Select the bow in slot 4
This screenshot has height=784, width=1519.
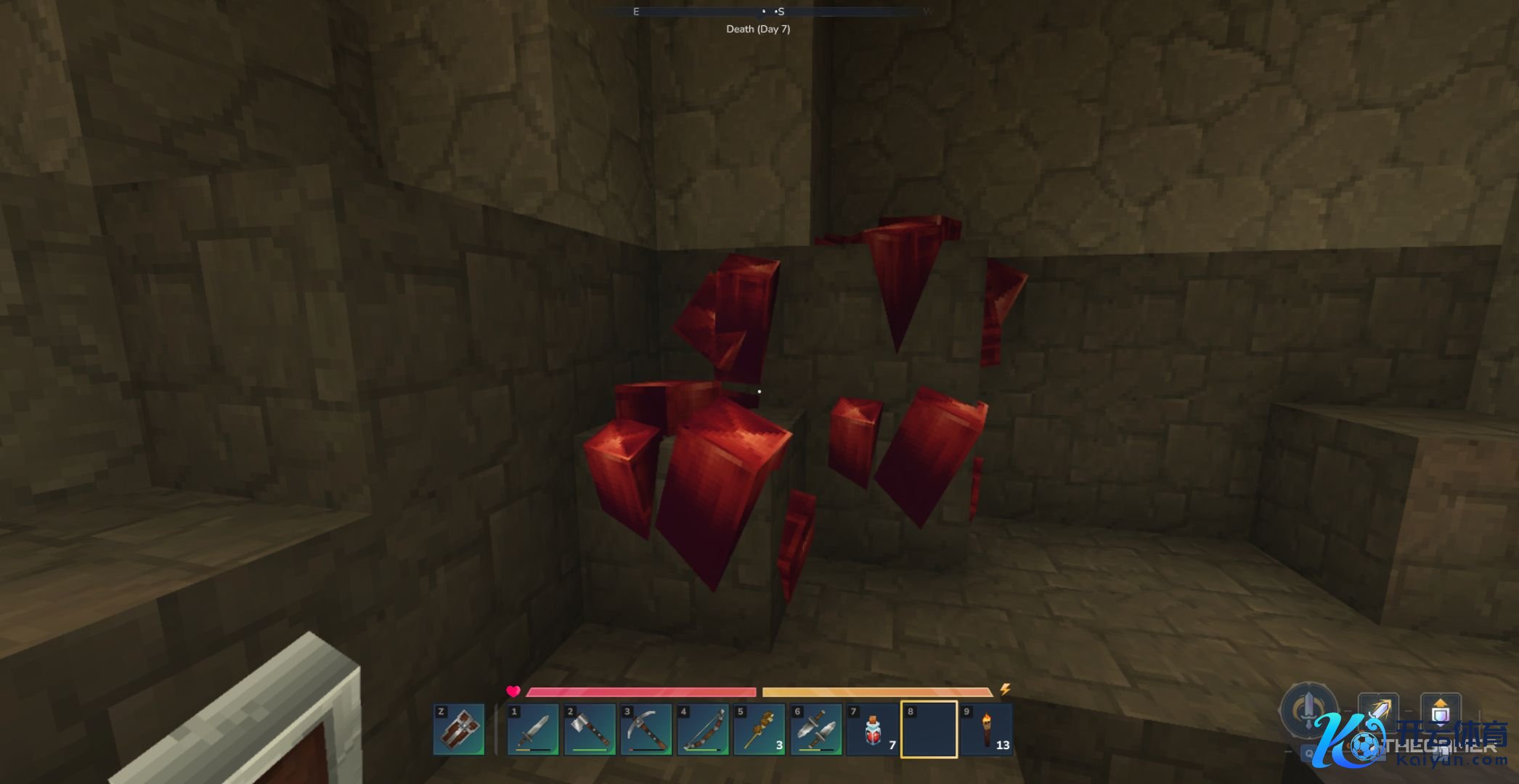click(x=703, y=730)
